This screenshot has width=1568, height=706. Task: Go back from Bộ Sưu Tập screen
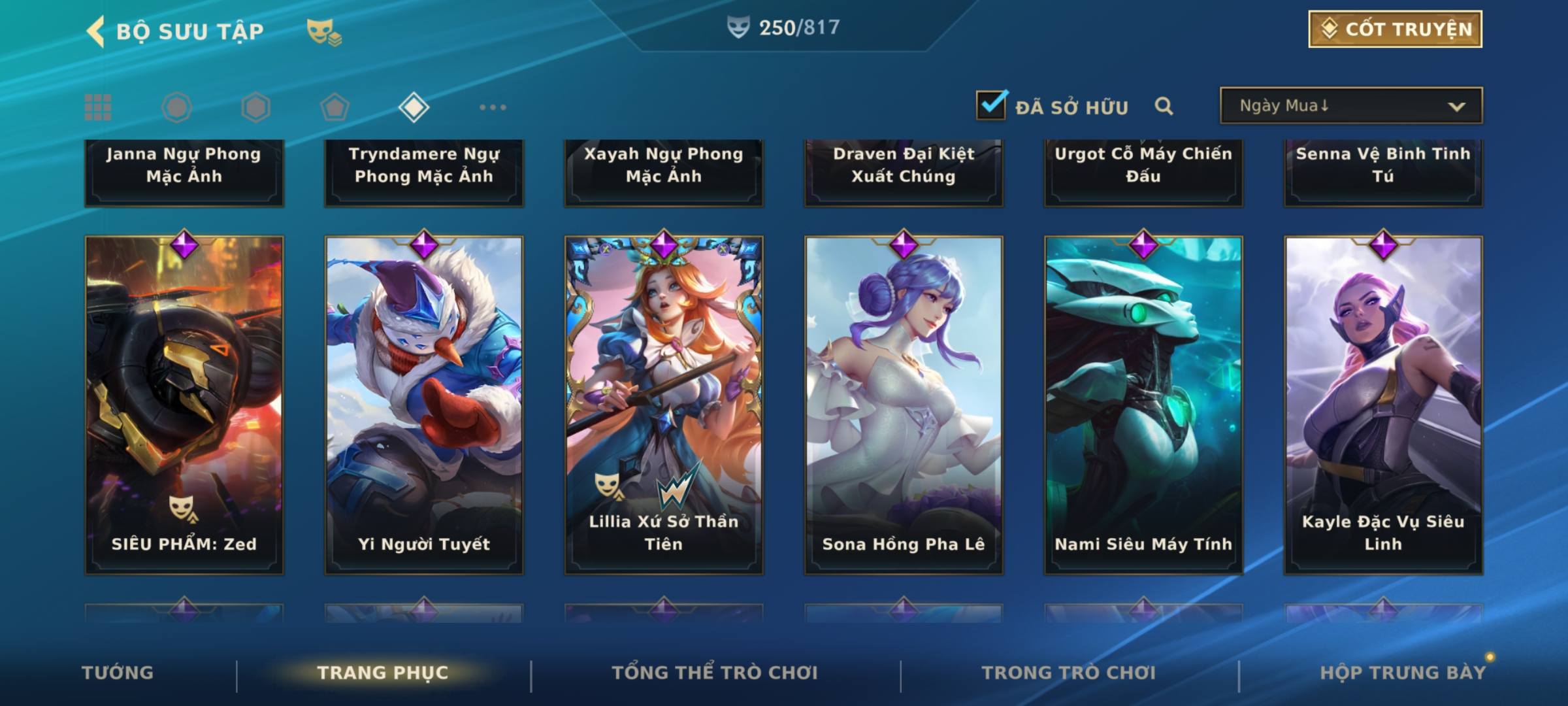click(x=96, y=31)
